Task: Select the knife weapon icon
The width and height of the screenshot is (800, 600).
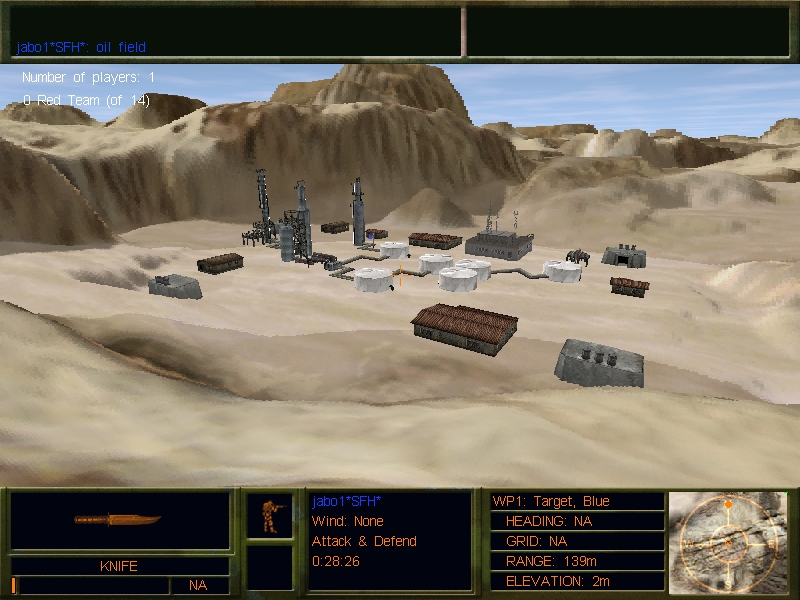Action: coord(118,520)
